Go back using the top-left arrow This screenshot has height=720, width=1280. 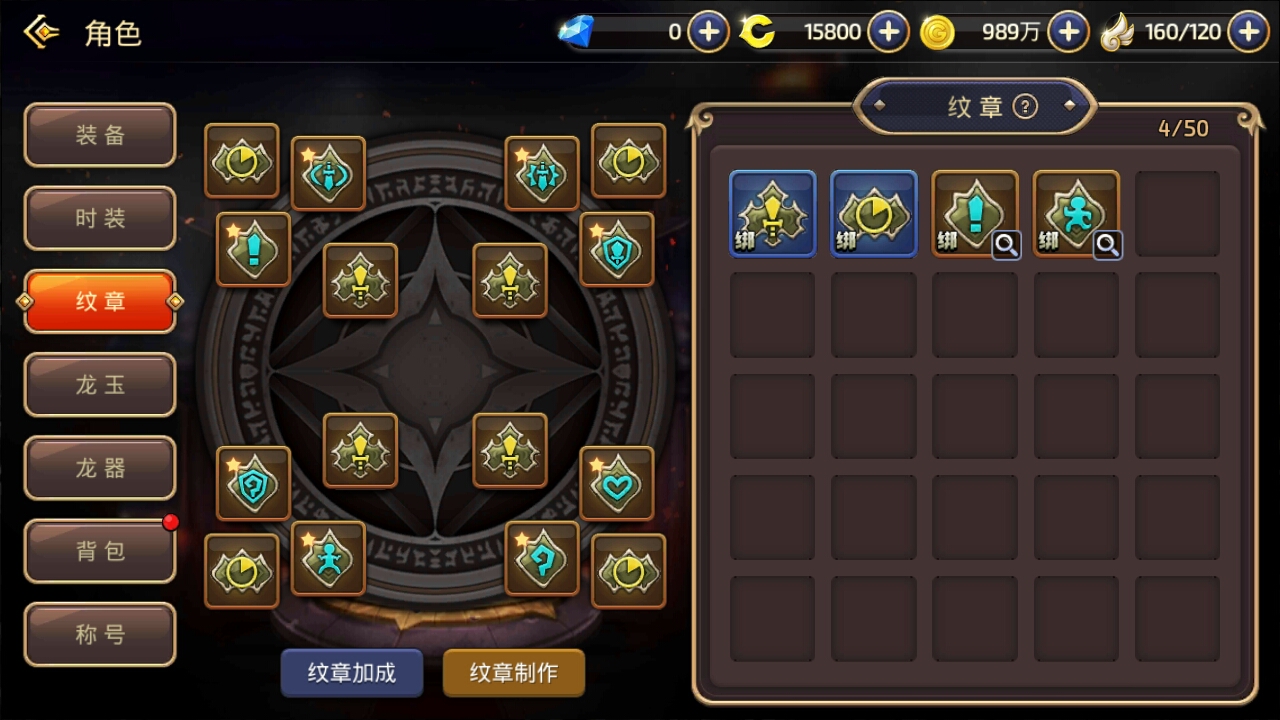pos(42,33)
